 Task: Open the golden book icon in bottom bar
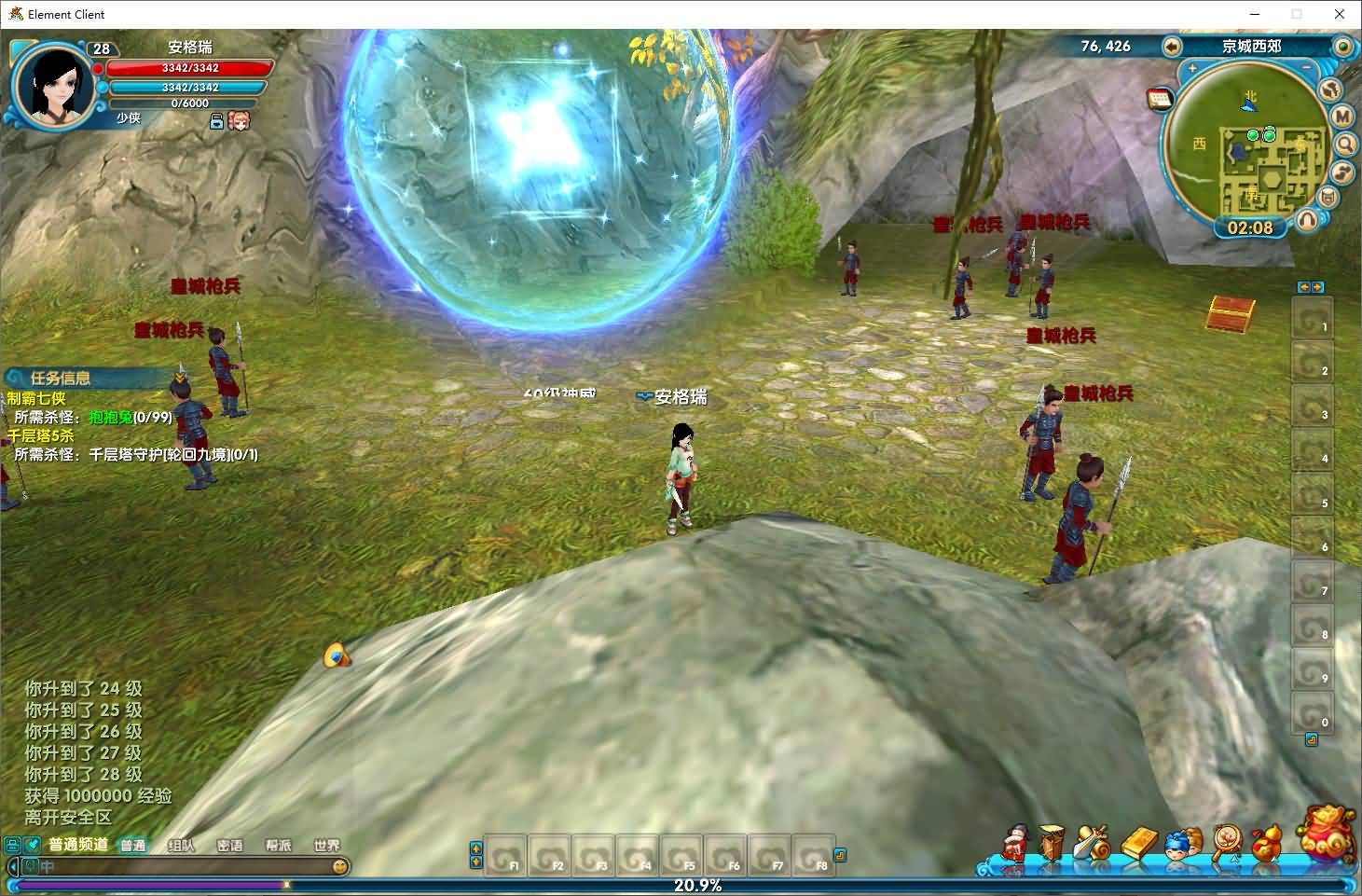[1138, 843]
